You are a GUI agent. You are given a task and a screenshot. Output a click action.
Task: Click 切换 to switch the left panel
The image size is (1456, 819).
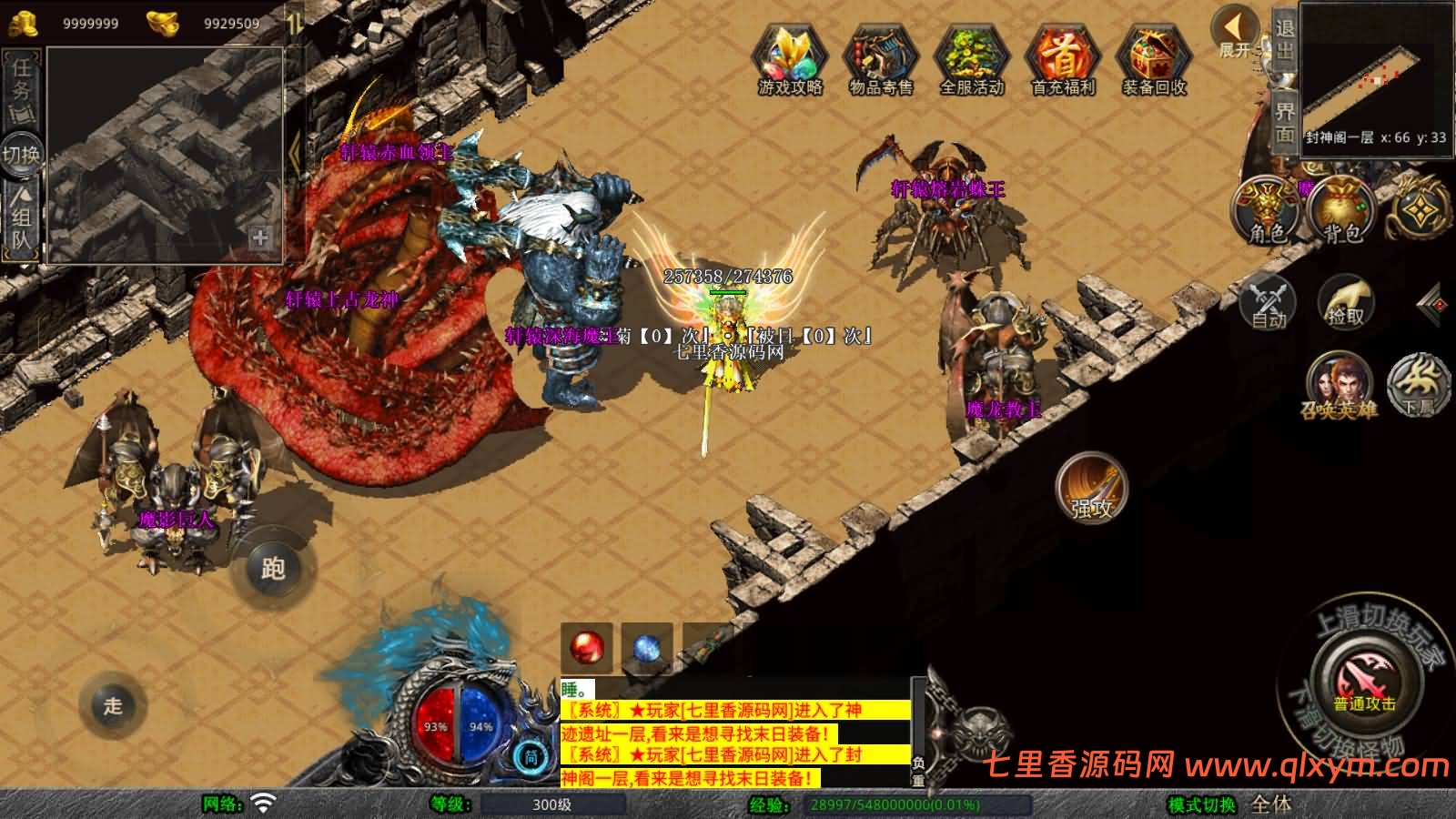coord(20,153)
